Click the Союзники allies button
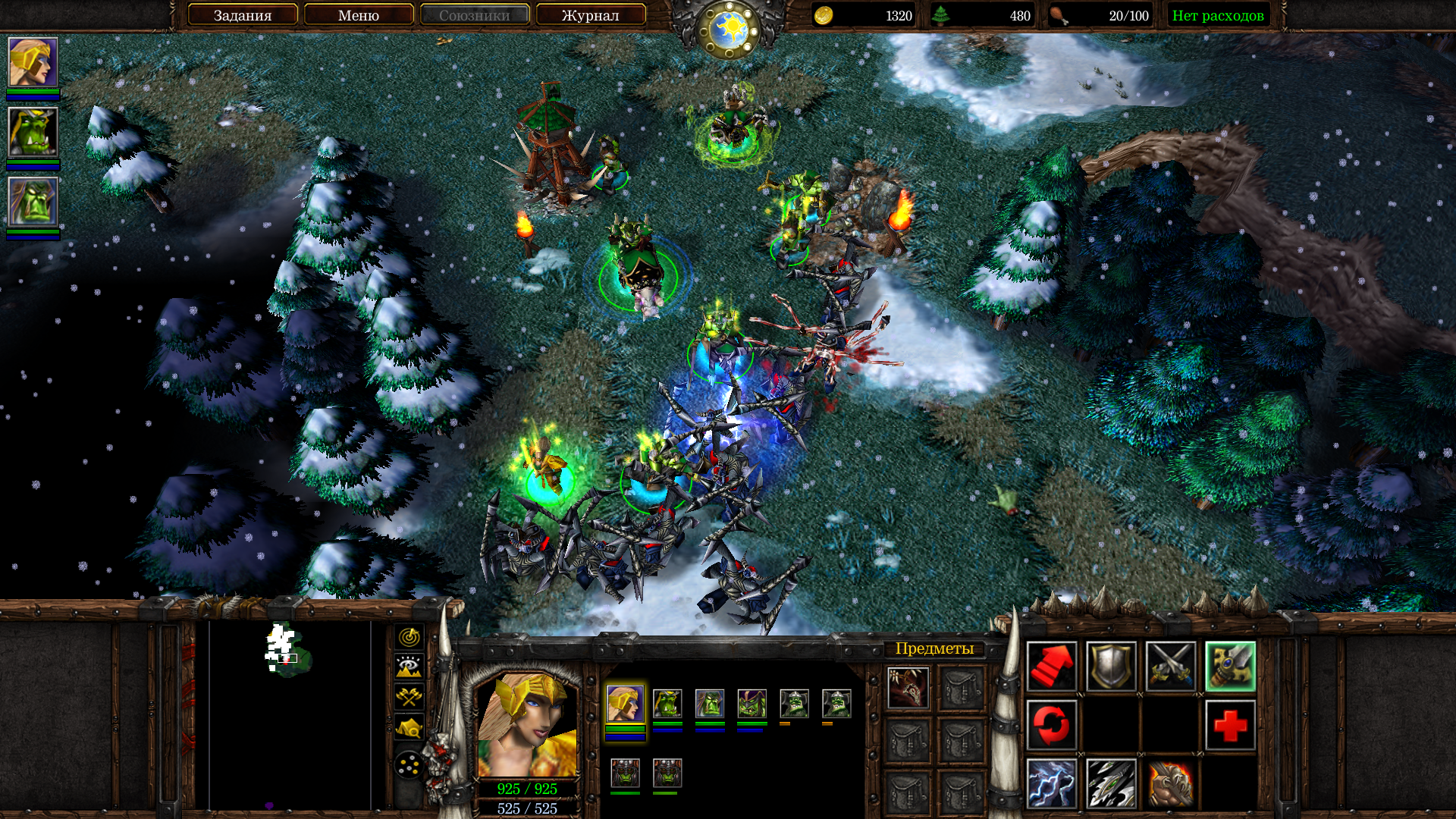 (x=475, y=15)
